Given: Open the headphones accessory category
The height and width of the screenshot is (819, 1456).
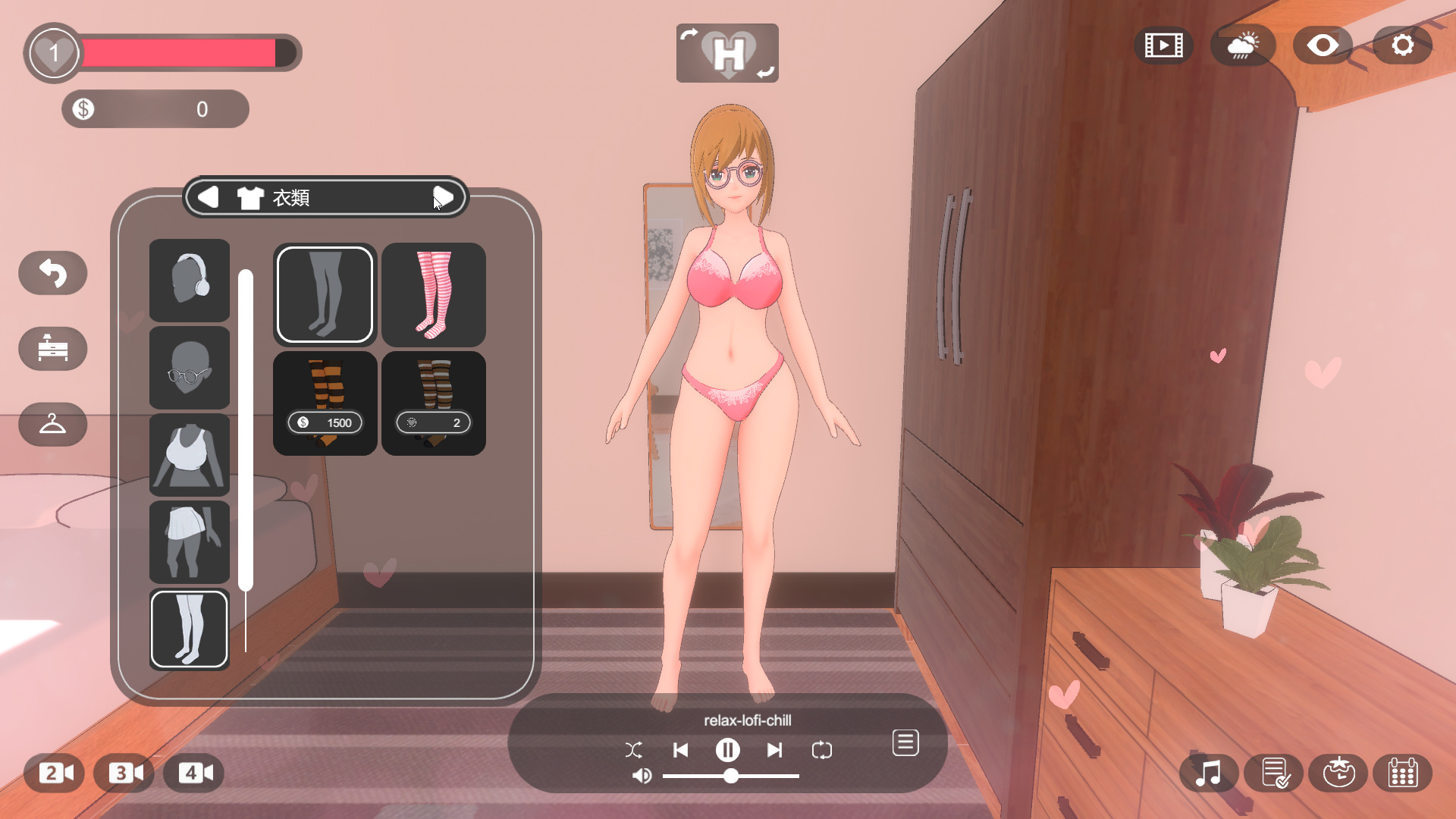Looking at the screenshot, I should tap(189, 280).
